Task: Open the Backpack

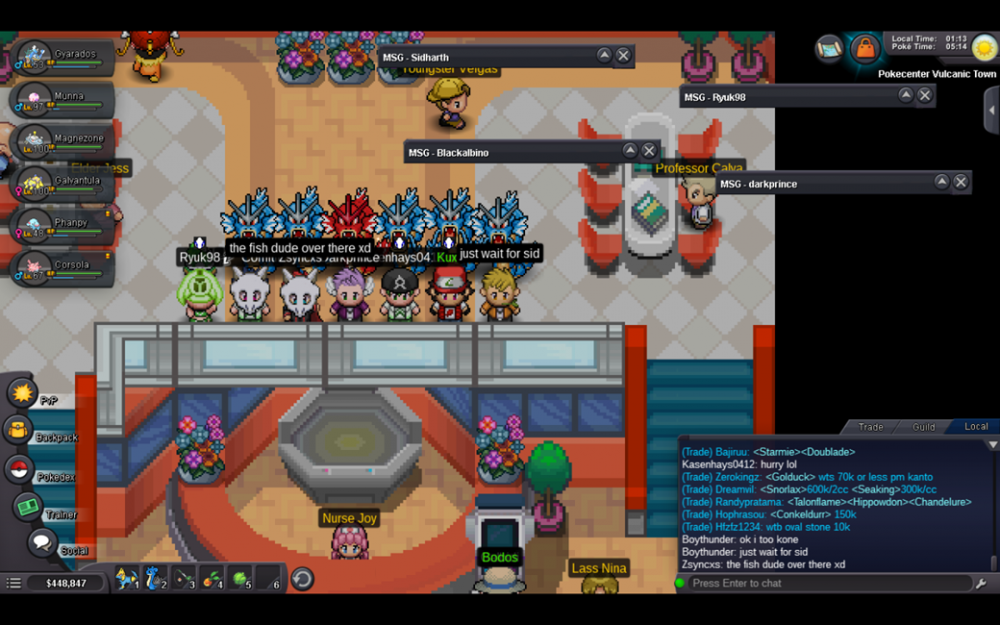Action: (19, 431)
